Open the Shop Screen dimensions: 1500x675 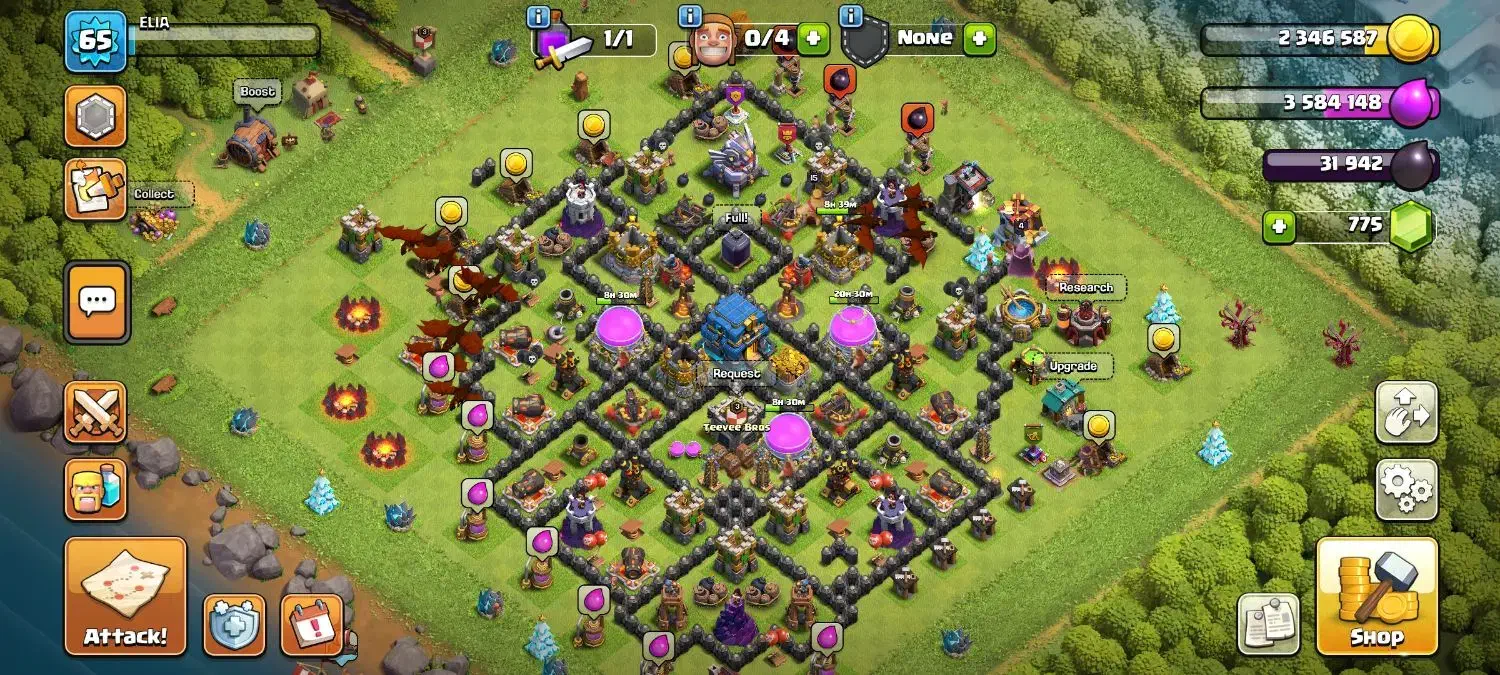coord(1376,596)
